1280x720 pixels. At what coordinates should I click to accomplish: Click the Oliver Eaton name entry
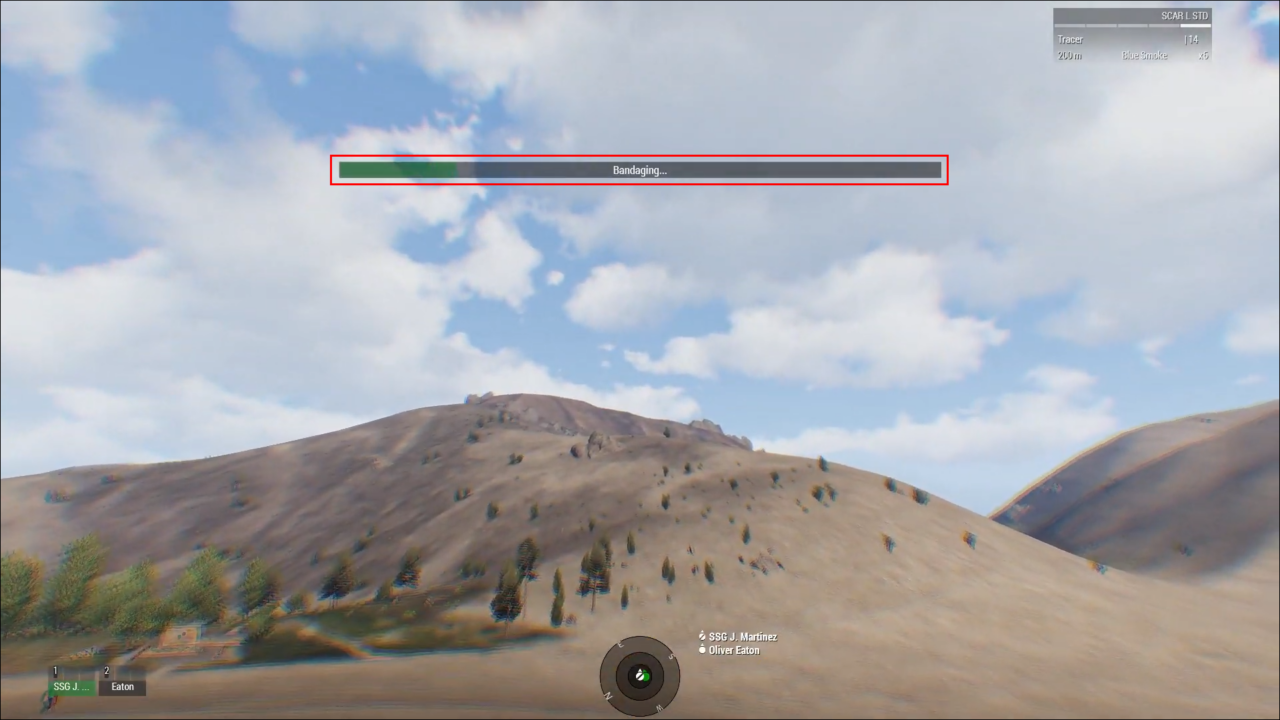pyautogui.click(x=734, y=650)
